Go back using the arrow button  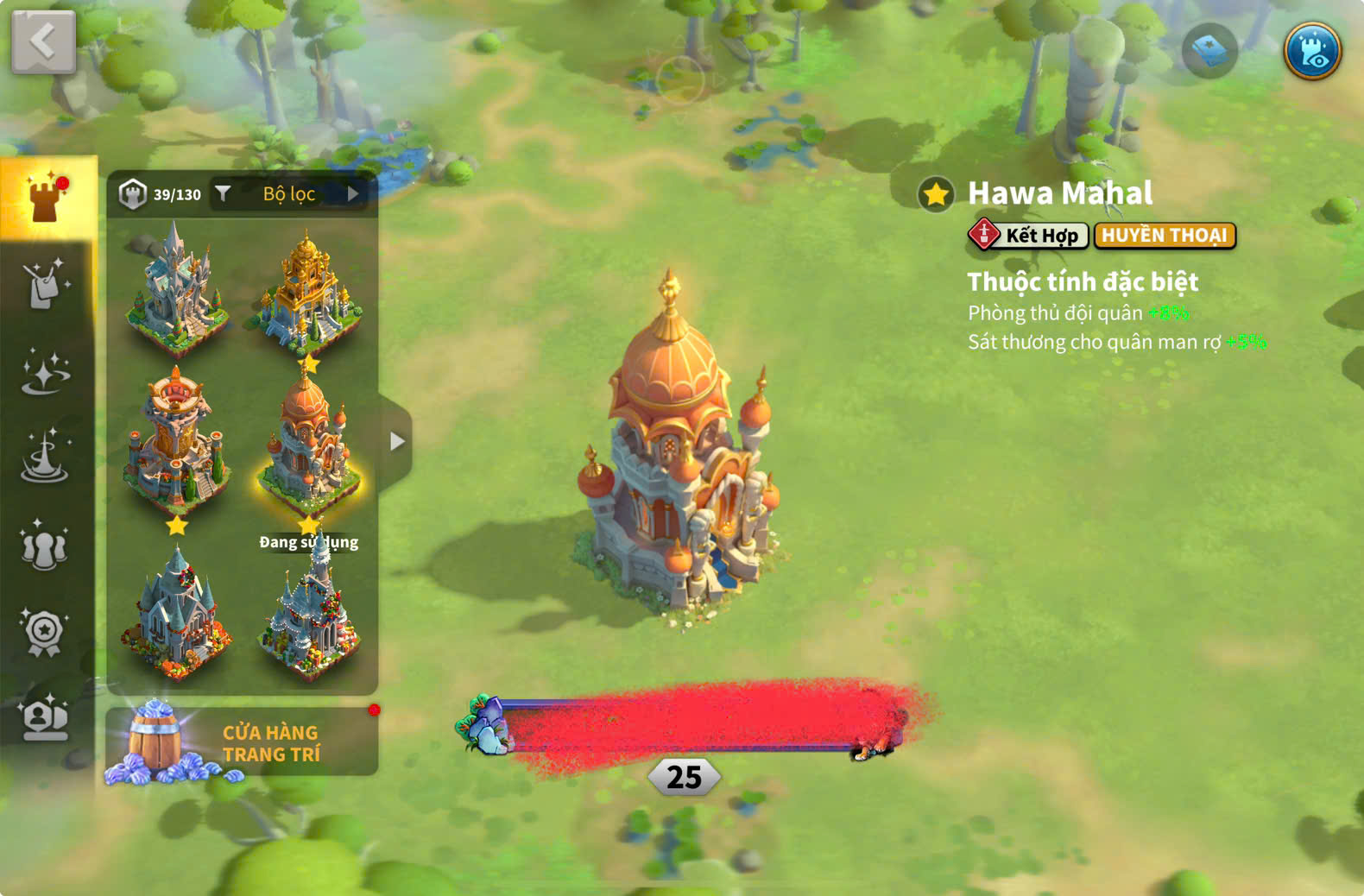point(43,41)
